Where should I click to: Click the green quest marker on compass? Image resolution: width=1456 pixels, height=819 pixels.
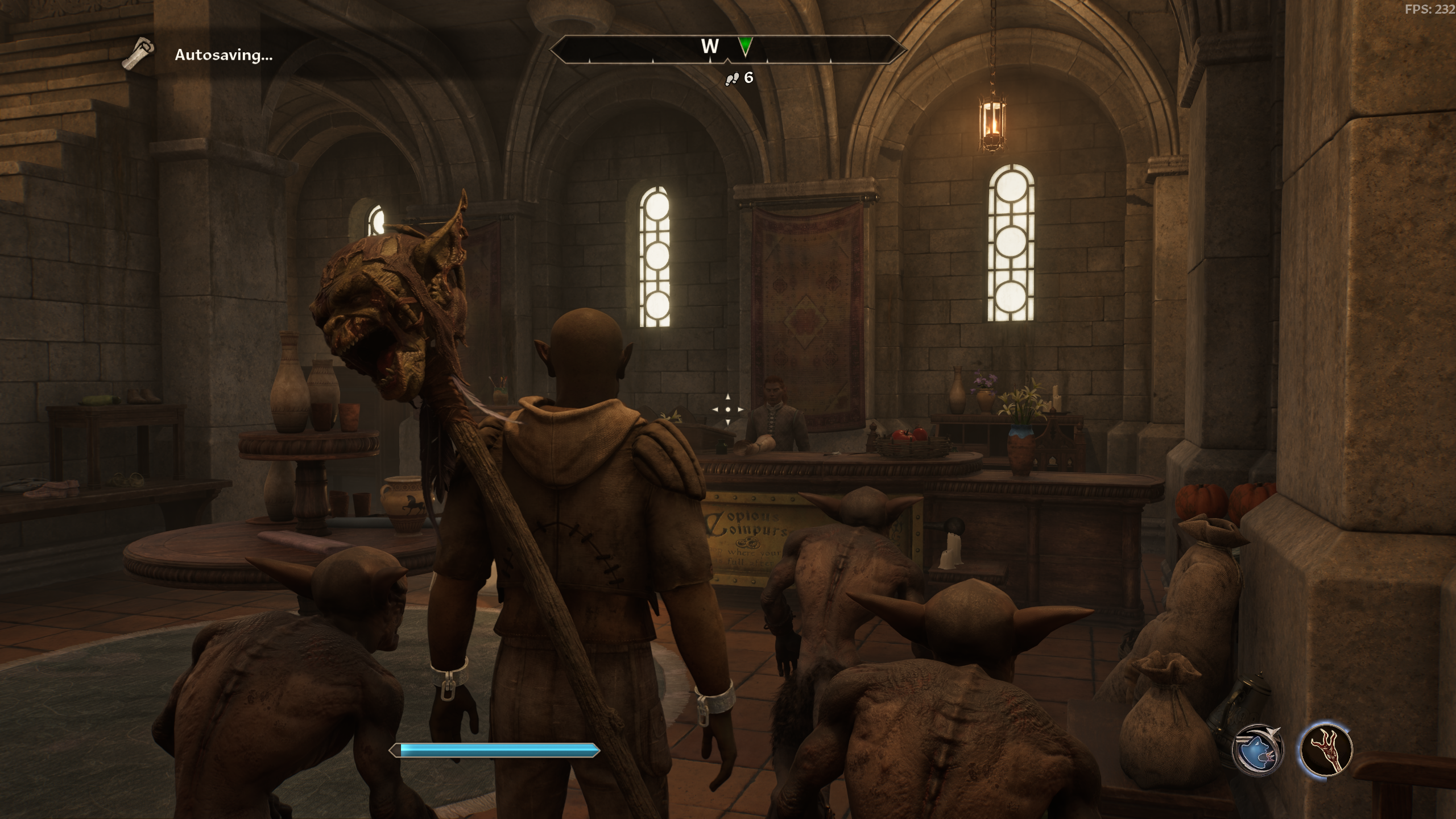pos(744,46)
